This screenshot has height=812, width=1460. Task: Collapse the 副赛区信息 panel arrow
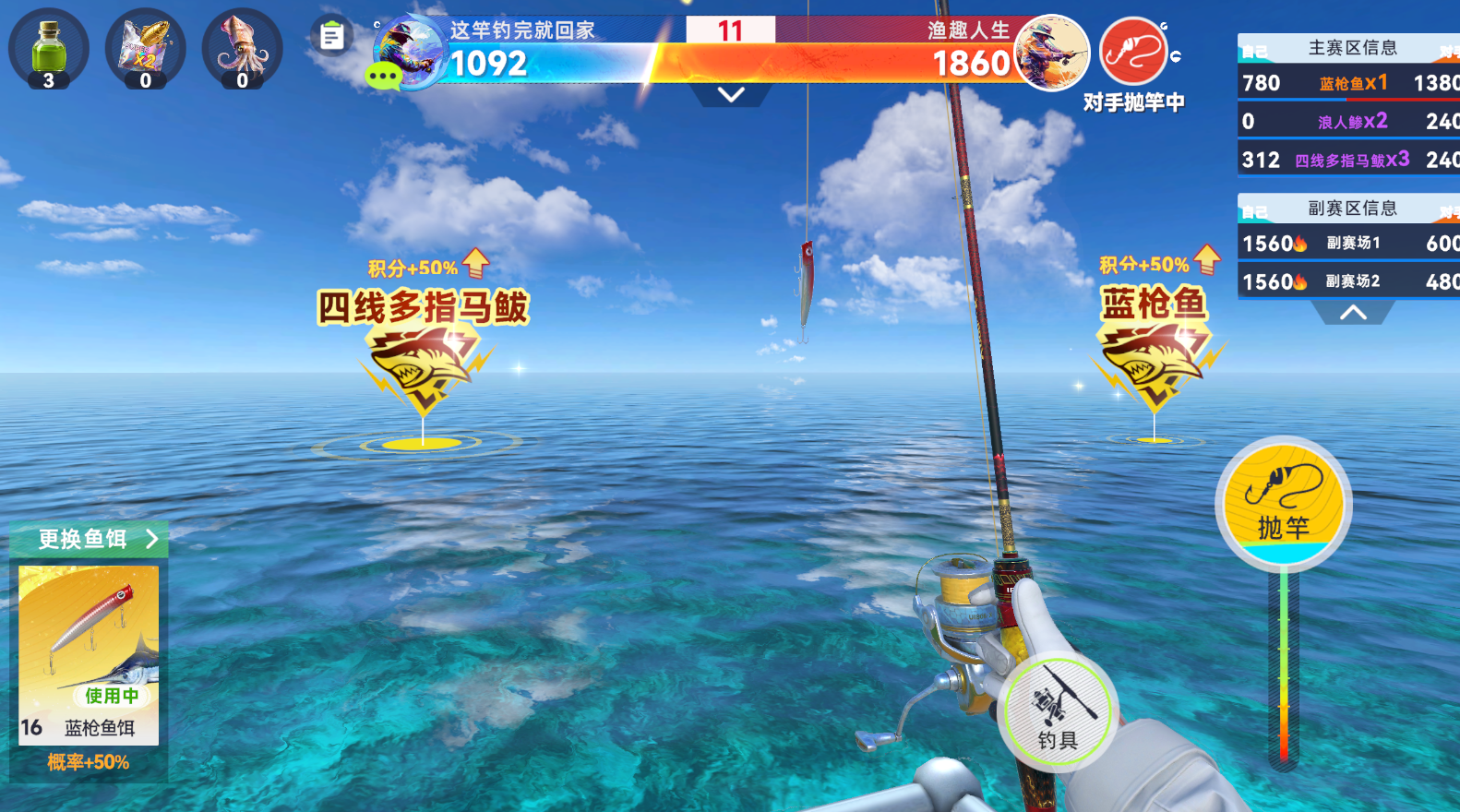[1353, 313]
